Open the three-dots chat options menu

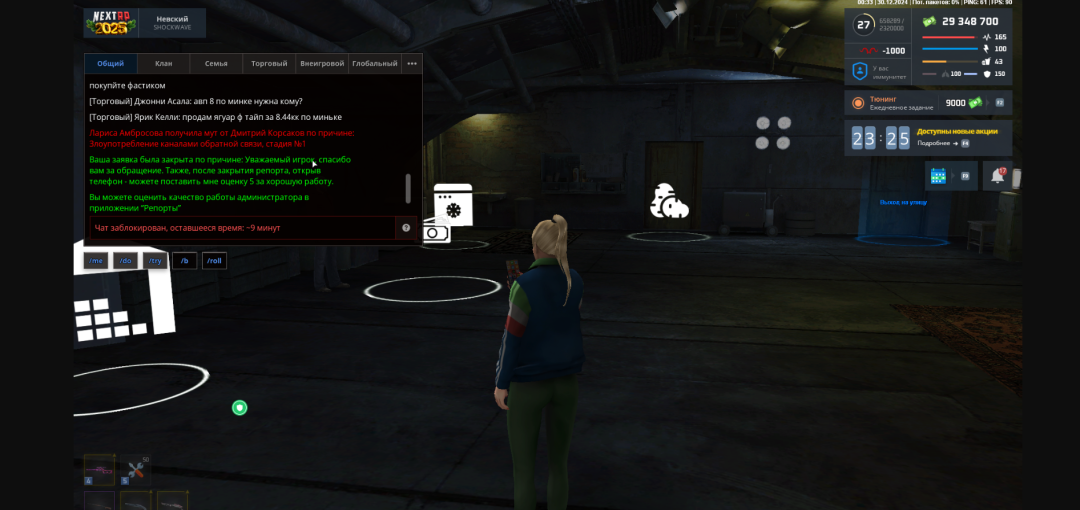pyautogui.click(x=412, y=63)
